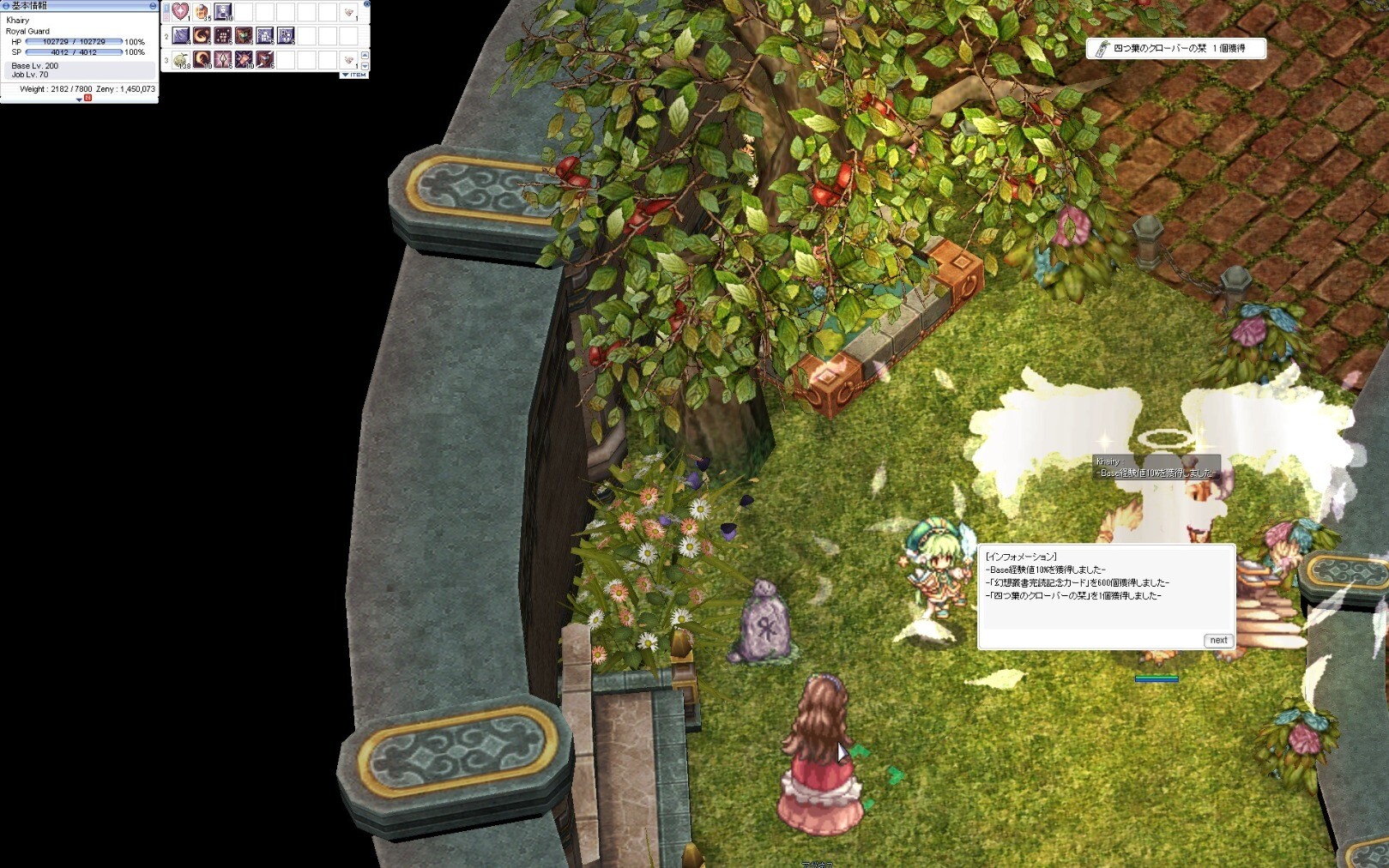Activate the spear-tip skill on hotbar row three
This screenshot has width=1389, height=868.
coord(223,59)
